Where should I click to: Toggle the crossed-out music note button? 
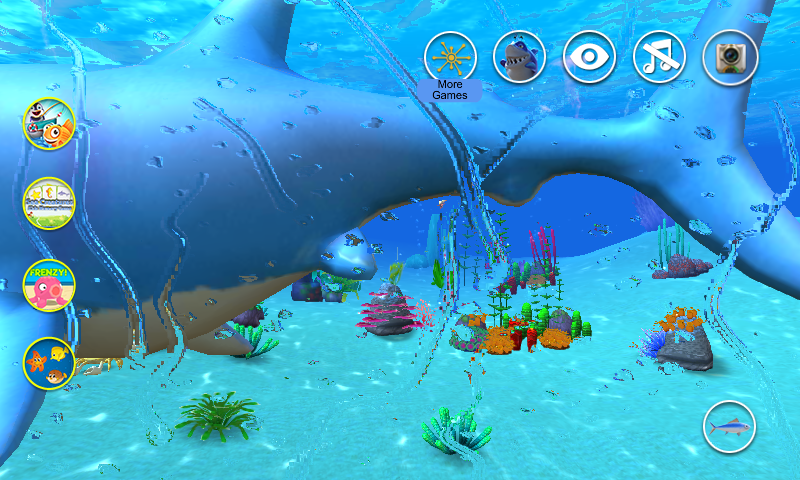[659, 57]
